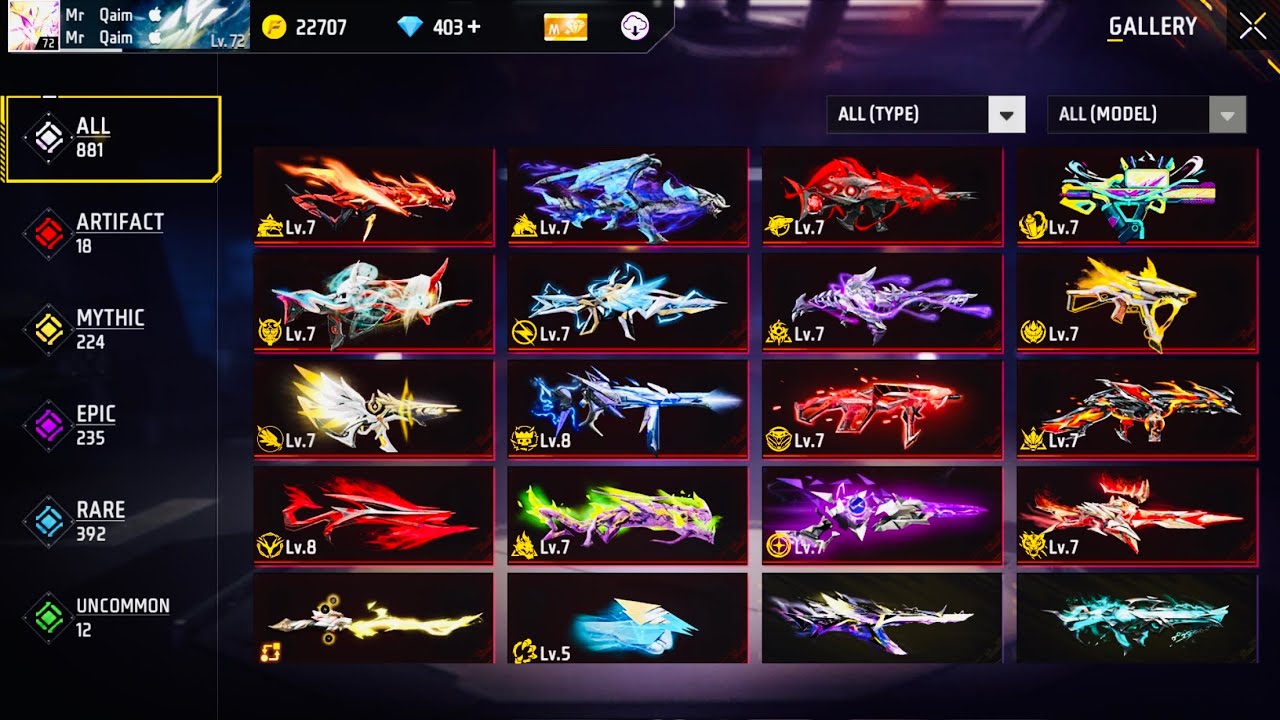This screenshot has height=720, width=1280.
Task: Pick the teal and yellow crossbow skin
Action: tap(1137, 196)
